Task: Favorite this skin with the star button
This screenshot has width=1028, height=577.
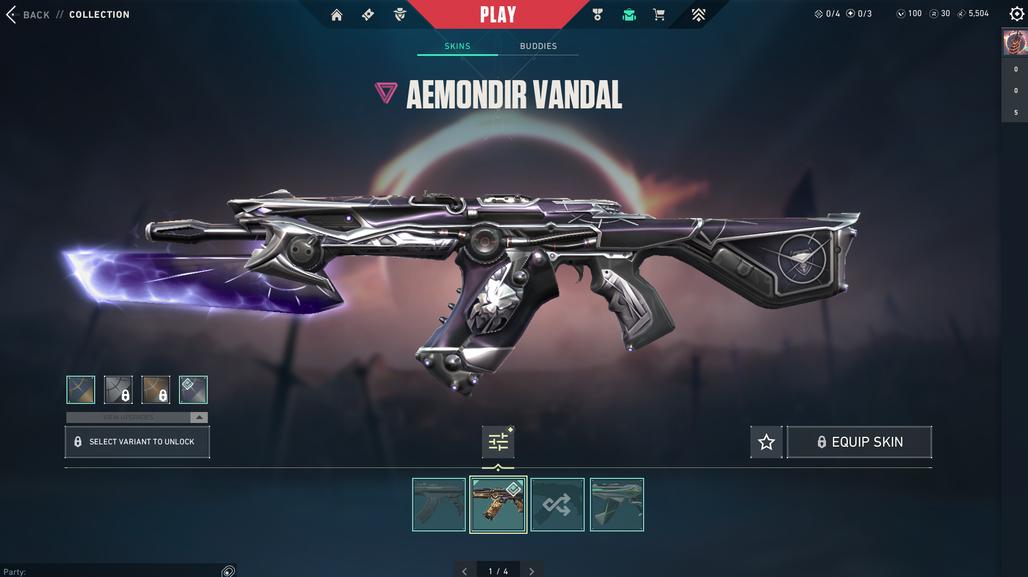Action: coord(766,442)
